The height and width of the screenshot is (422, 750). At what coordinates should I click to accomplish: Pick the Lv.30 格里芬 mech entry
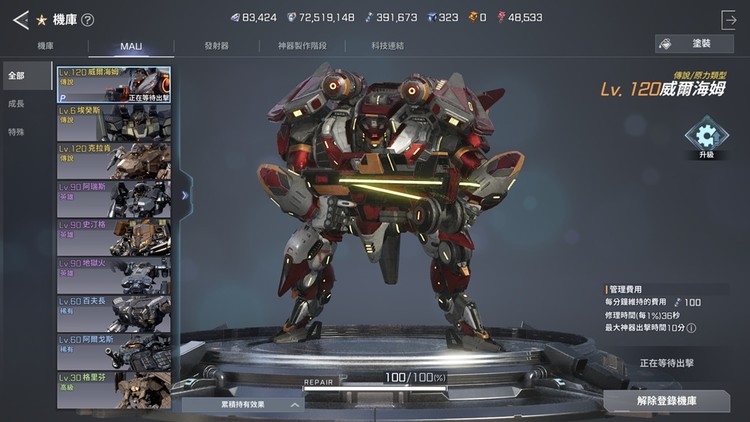coord(113,388)
